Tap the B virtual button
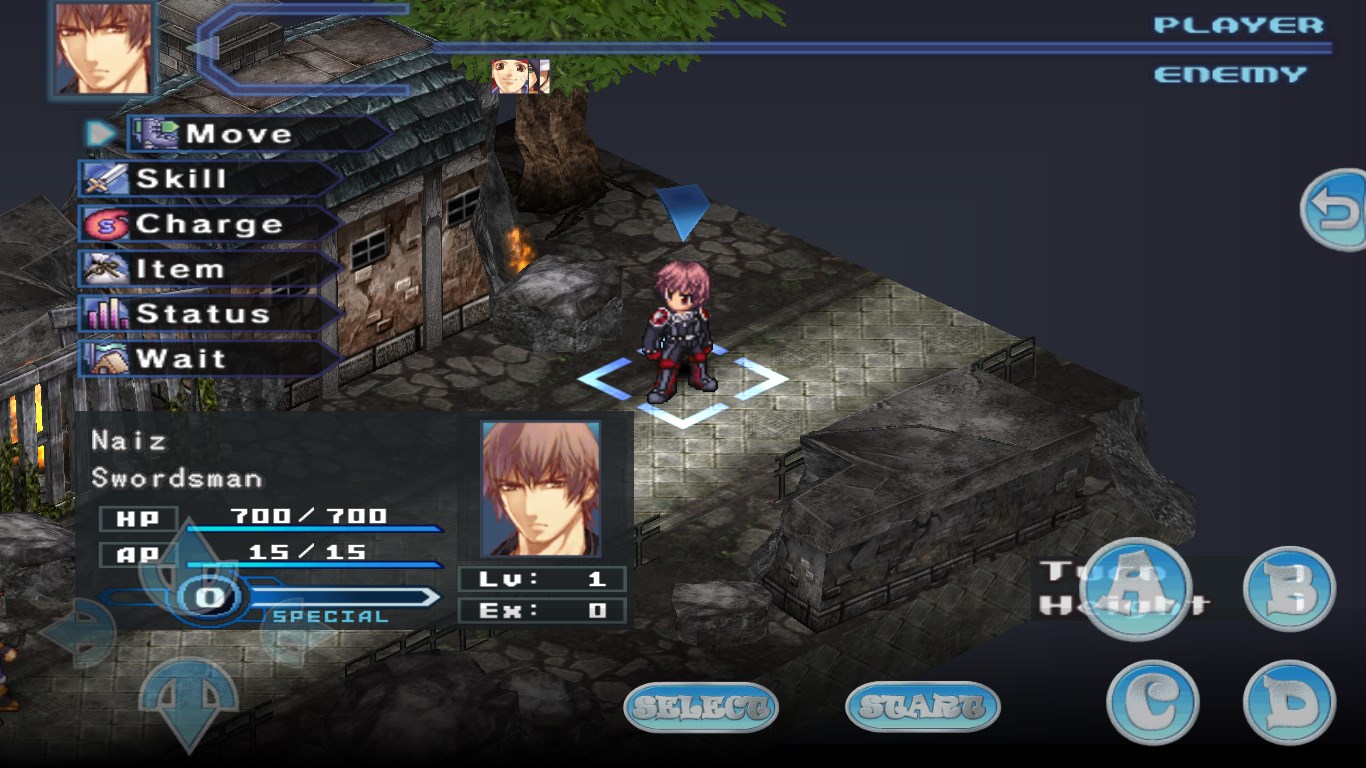 click(x=1289, y=589)
